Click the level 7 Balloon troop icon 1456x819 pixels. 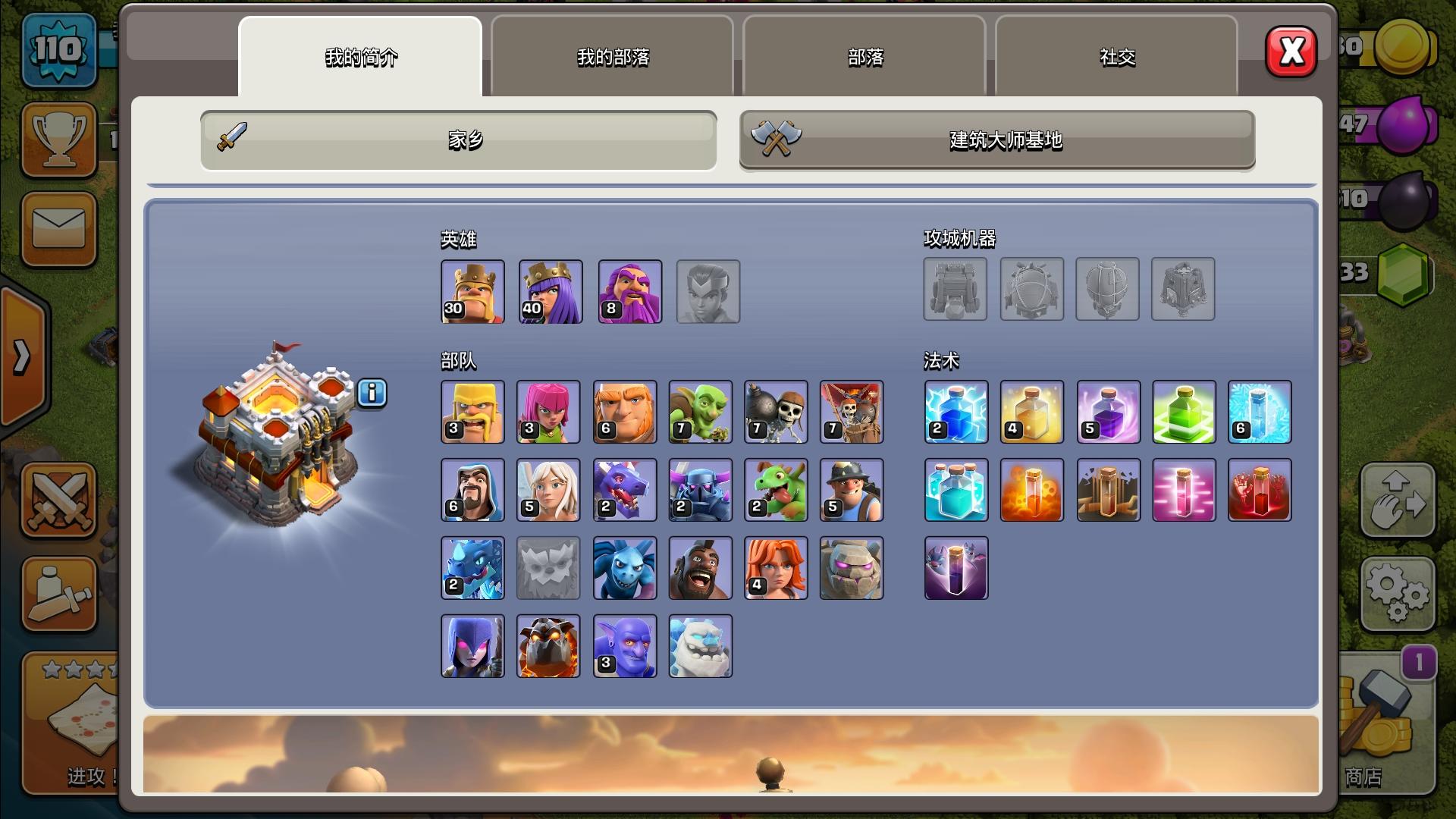pos(852,412)
